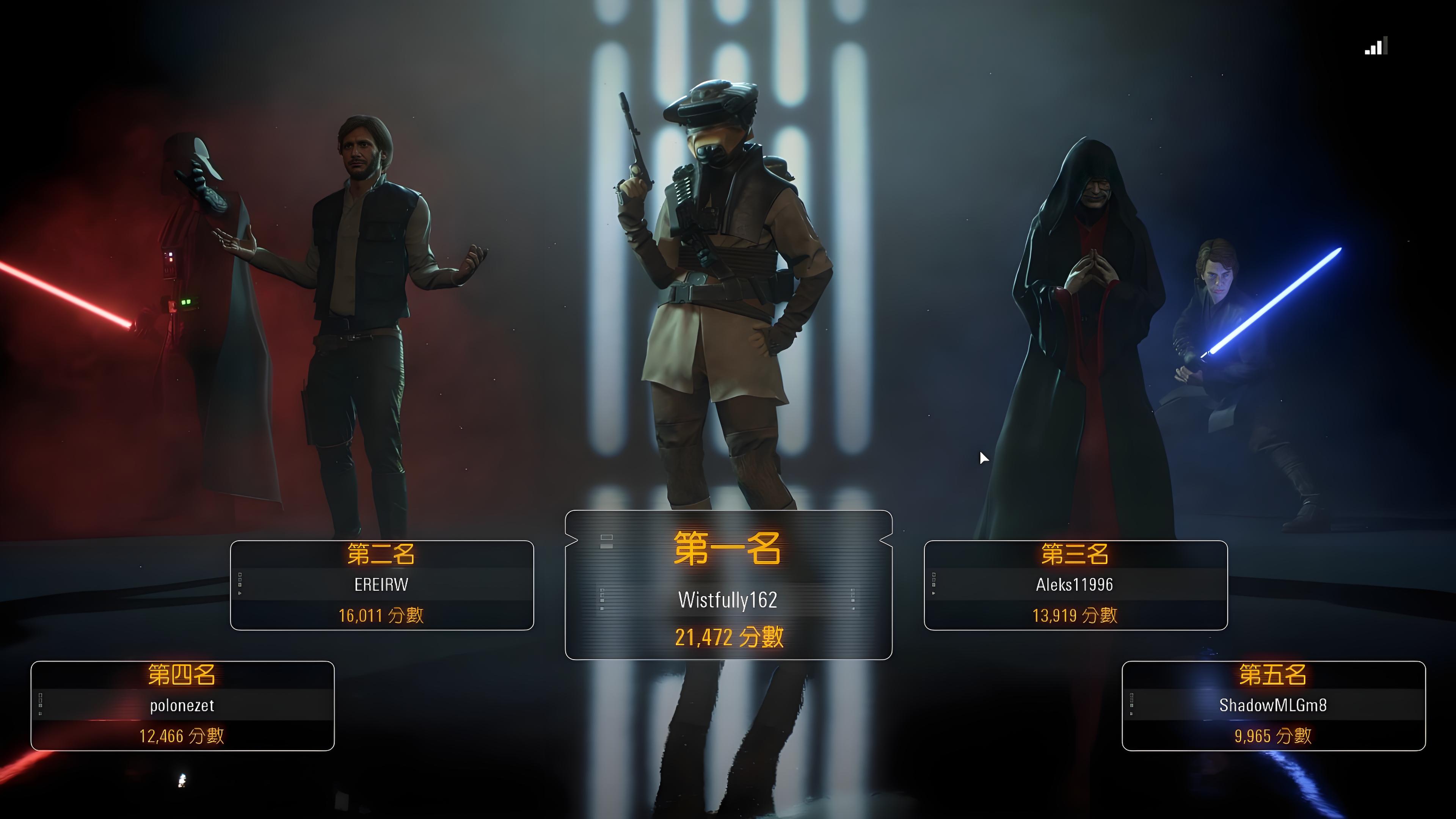Choose the second-place card for EREIRW
The height and width of the screenshot is (819, 1456).
coord(381,585)
